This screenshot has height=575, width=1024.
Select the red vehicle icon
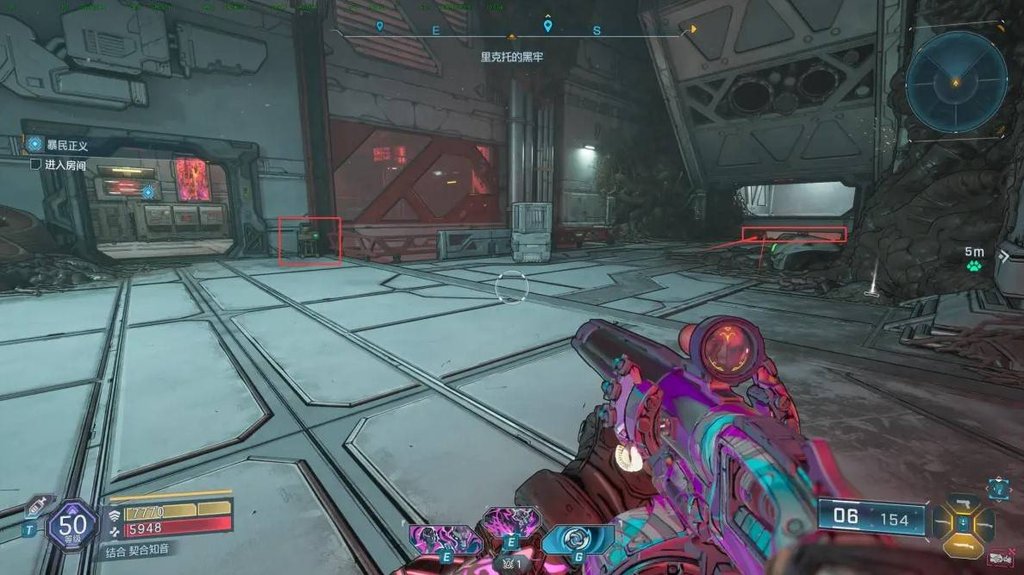coord(997,558)
